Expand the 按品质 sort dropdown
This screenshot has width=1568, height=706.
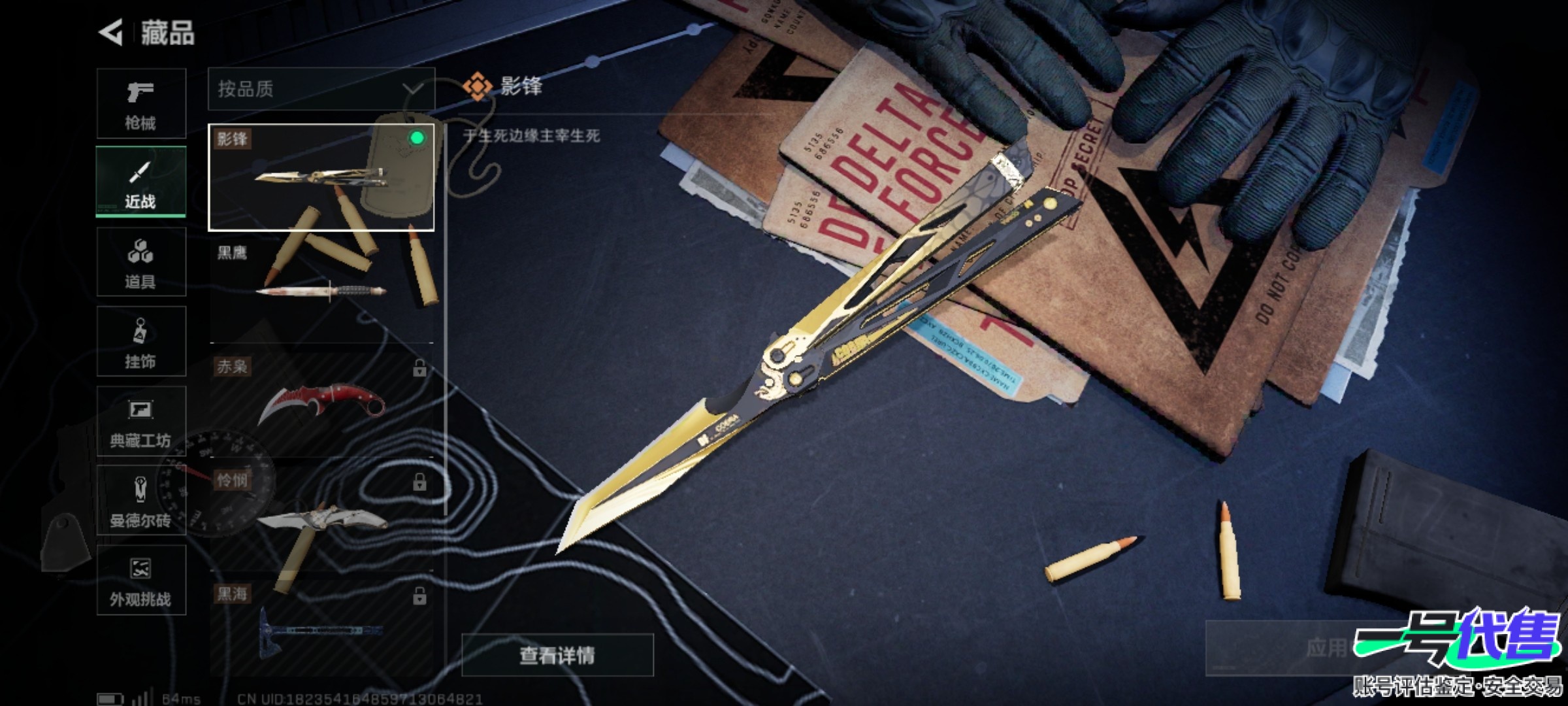[321, 89]
